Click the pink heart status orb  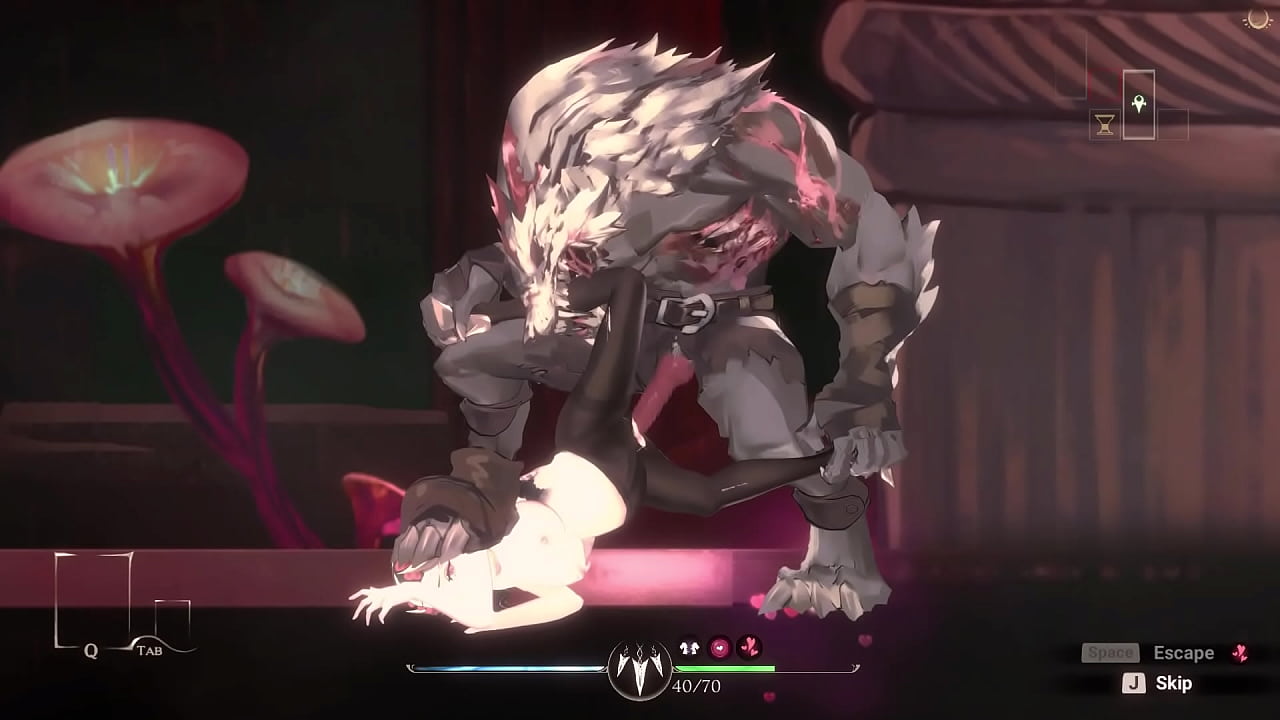point(719,647)
